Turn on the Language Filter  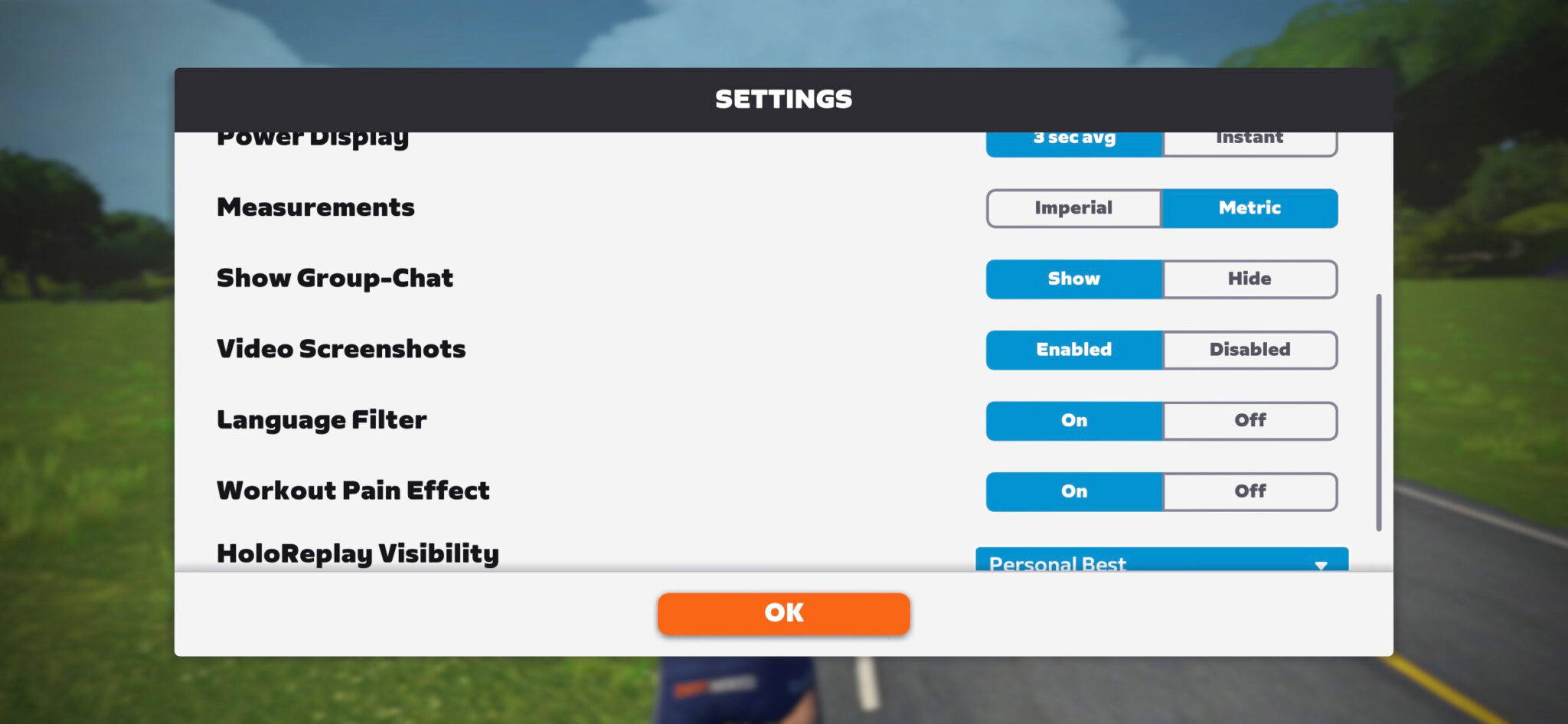pyautogui.click(x=1073, y=420)
